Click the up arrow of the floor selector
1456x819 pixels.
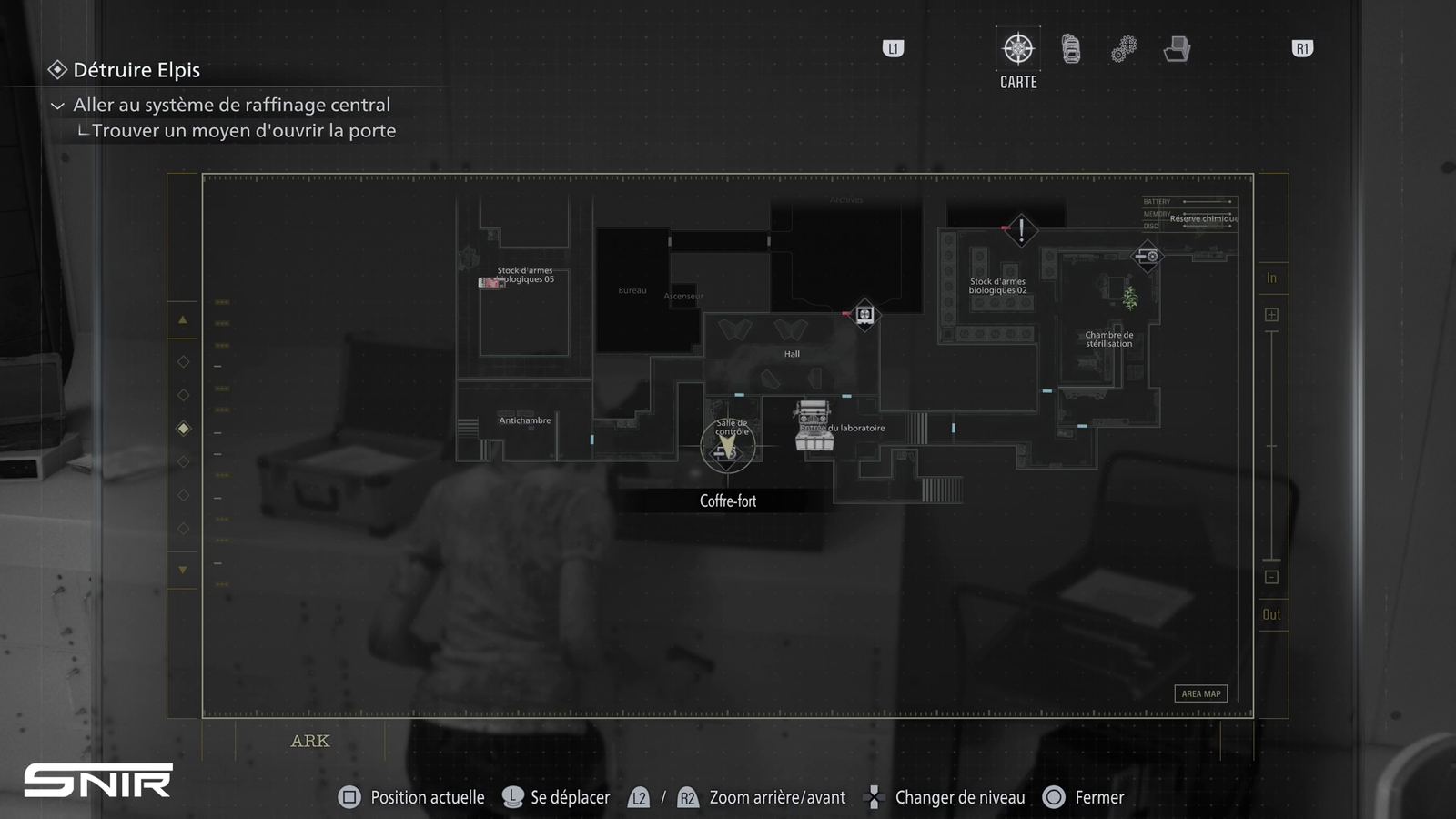183,320
